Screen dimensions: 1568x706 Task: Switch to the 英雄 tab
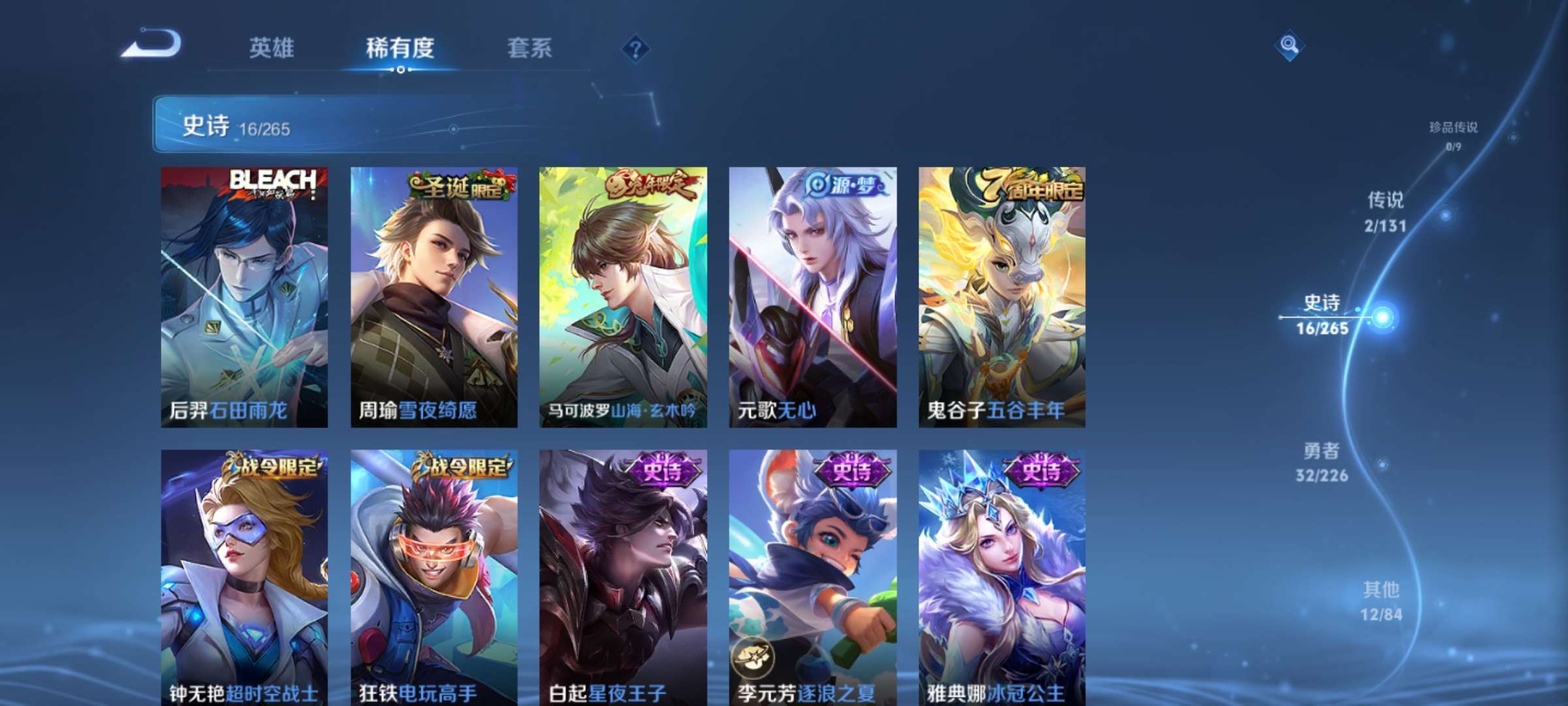pyautogui.click(x=271, y=48)
